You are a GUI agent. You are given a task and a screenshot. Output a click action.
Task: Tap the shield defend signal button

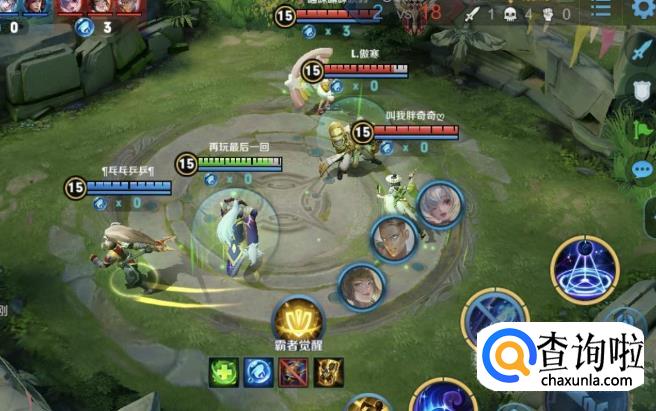641,90
